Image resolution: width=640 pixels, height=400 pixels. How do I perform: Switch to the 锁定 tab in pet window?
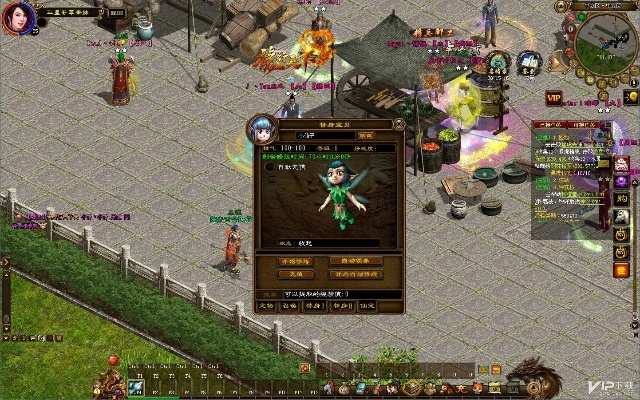pyautogui.click(x=368, y=305)
